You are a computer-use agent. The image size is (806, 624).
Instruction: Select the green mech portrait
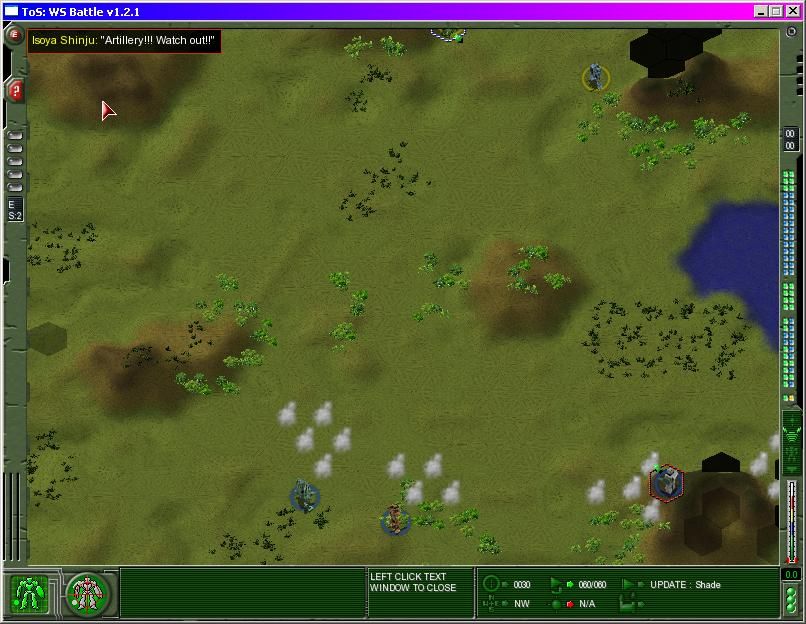(x=30, y=595)
